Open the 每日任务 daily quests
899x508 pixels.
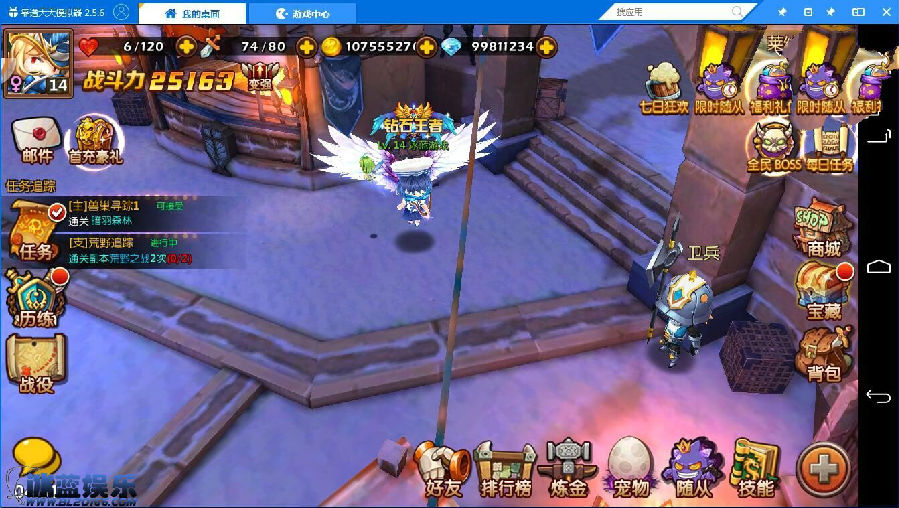[830, 147]
